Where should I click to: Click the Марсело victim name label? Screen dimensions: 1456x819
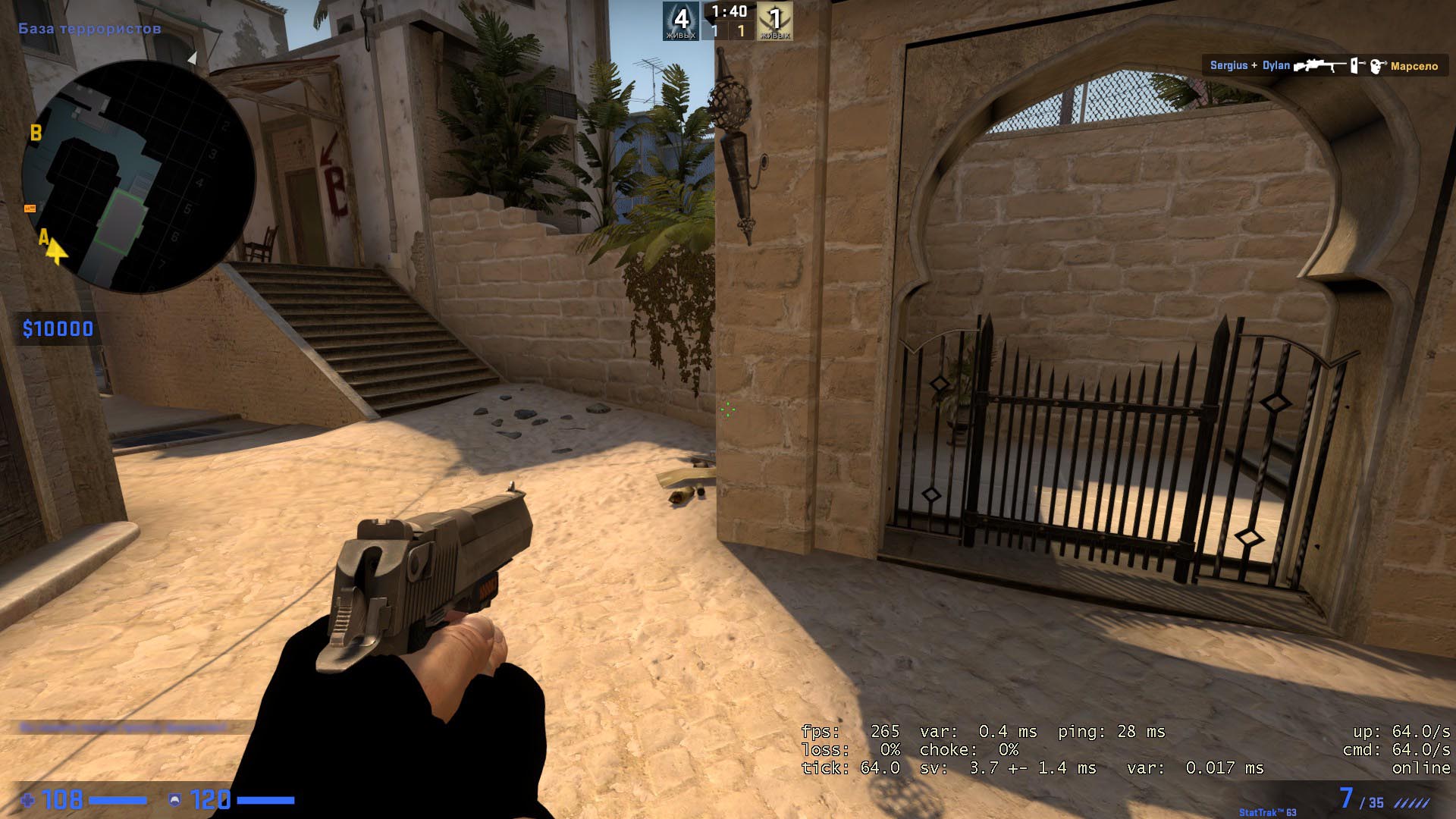1413,66
